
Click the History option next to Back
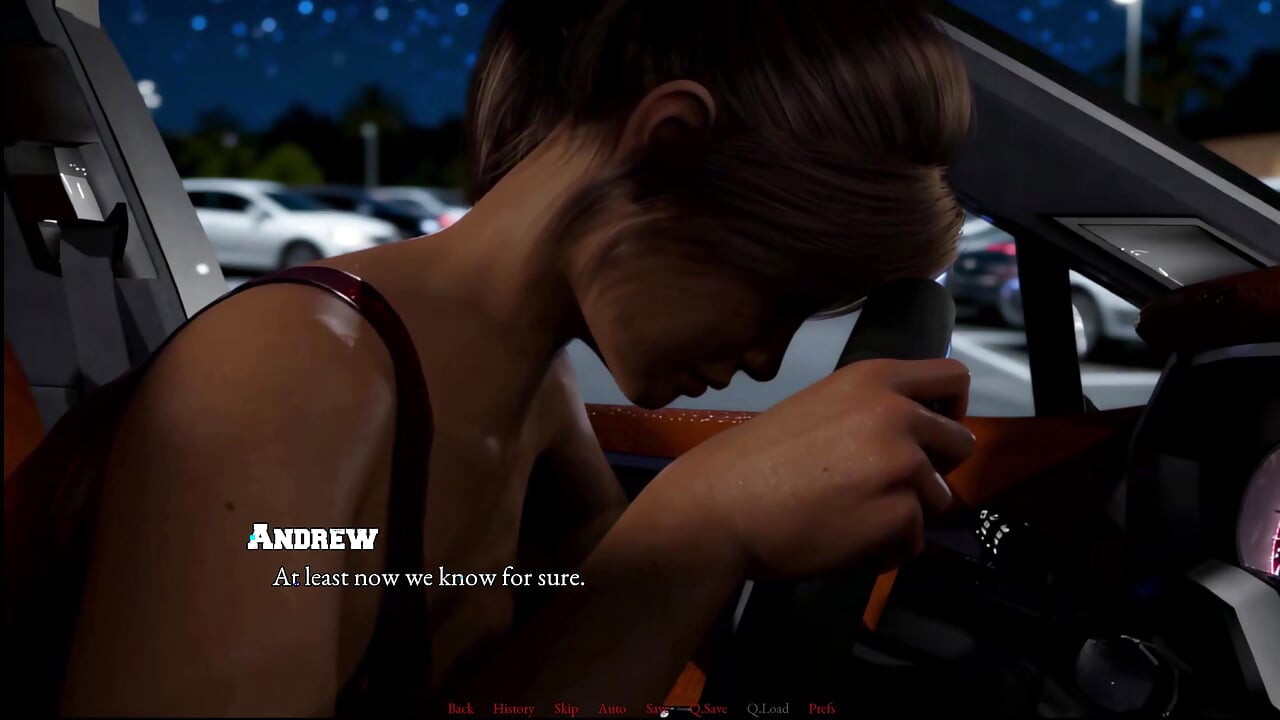click(513, 708)
